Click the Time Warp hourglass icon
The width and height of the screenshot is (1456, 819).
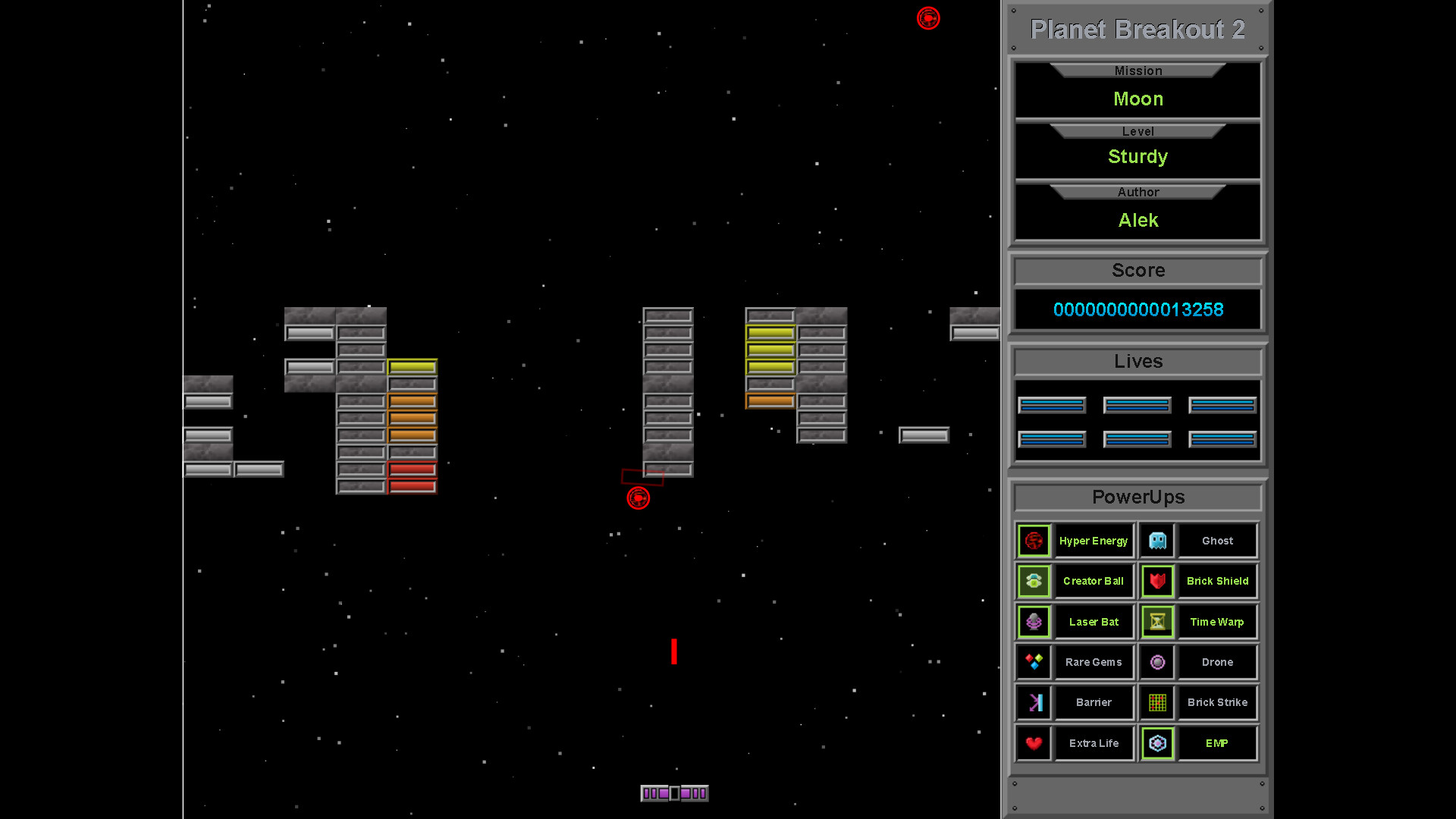[x=1156, y=621]
